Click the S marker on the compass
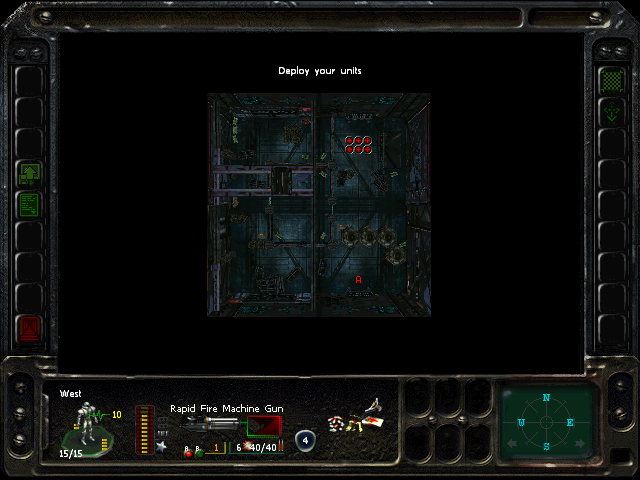 pyautogui.click(x=546, y=446)
